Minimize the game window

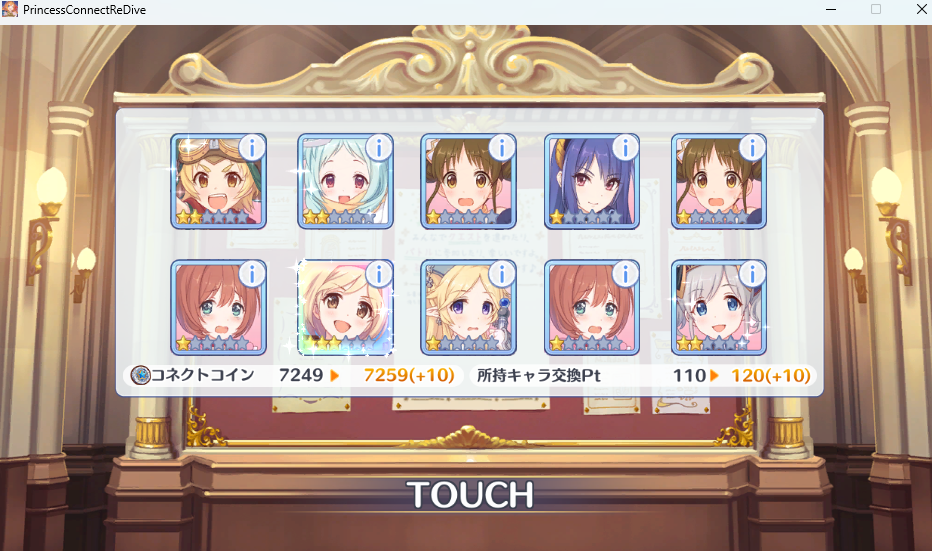[829, 9]
